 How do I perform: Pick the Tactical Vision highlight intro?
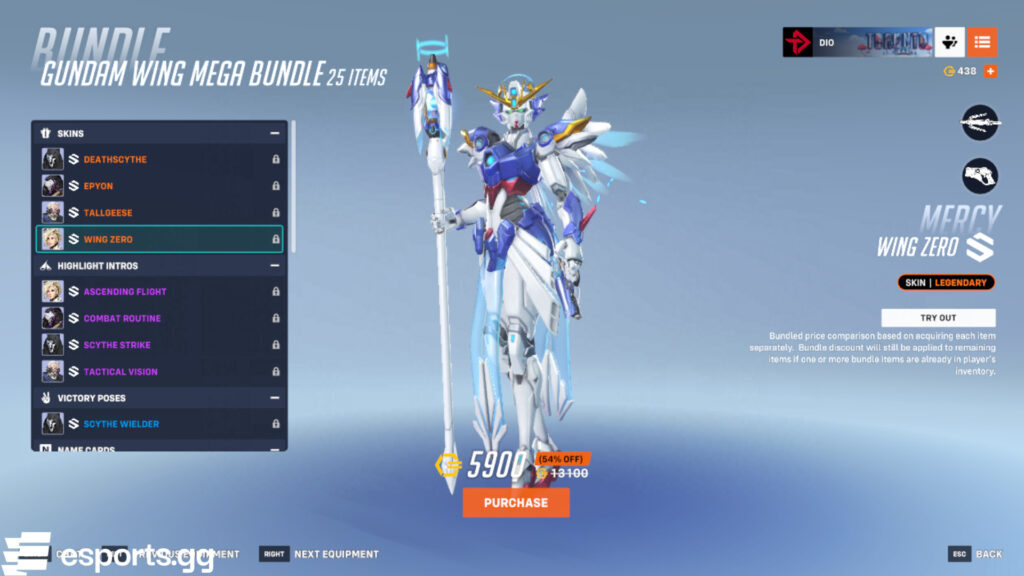click(160, 371)
